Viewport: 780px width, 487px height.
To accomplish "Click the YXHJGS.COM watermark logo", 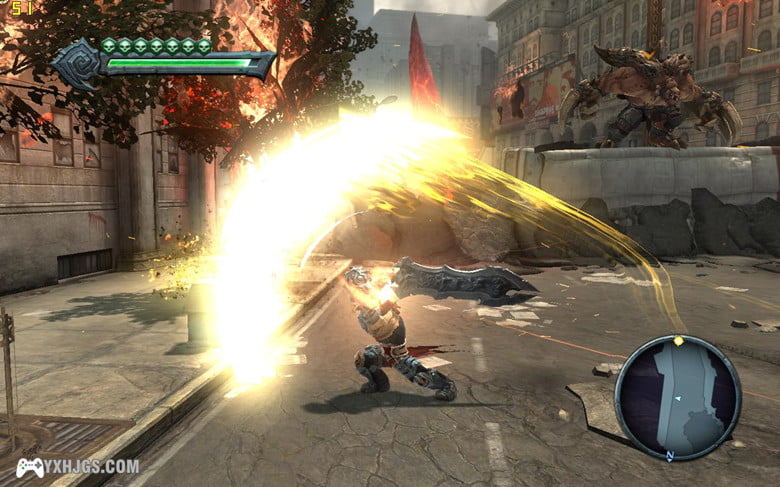I will [77, 467].
